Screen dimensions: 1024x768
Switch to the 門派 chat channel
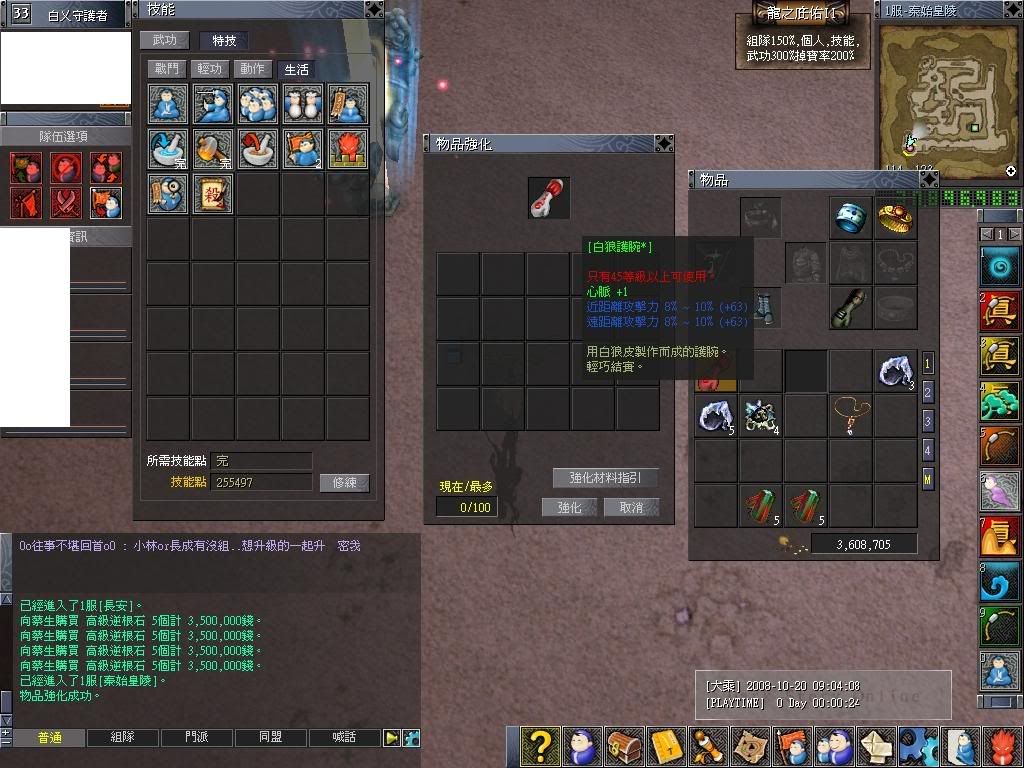pos(197,737)
